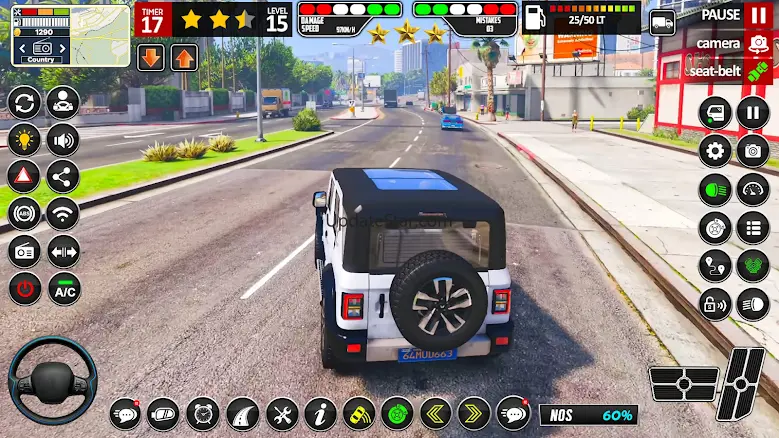
Task: Toggle the green headlight icon
Action: pyautogui.click(x=714, y=189)
